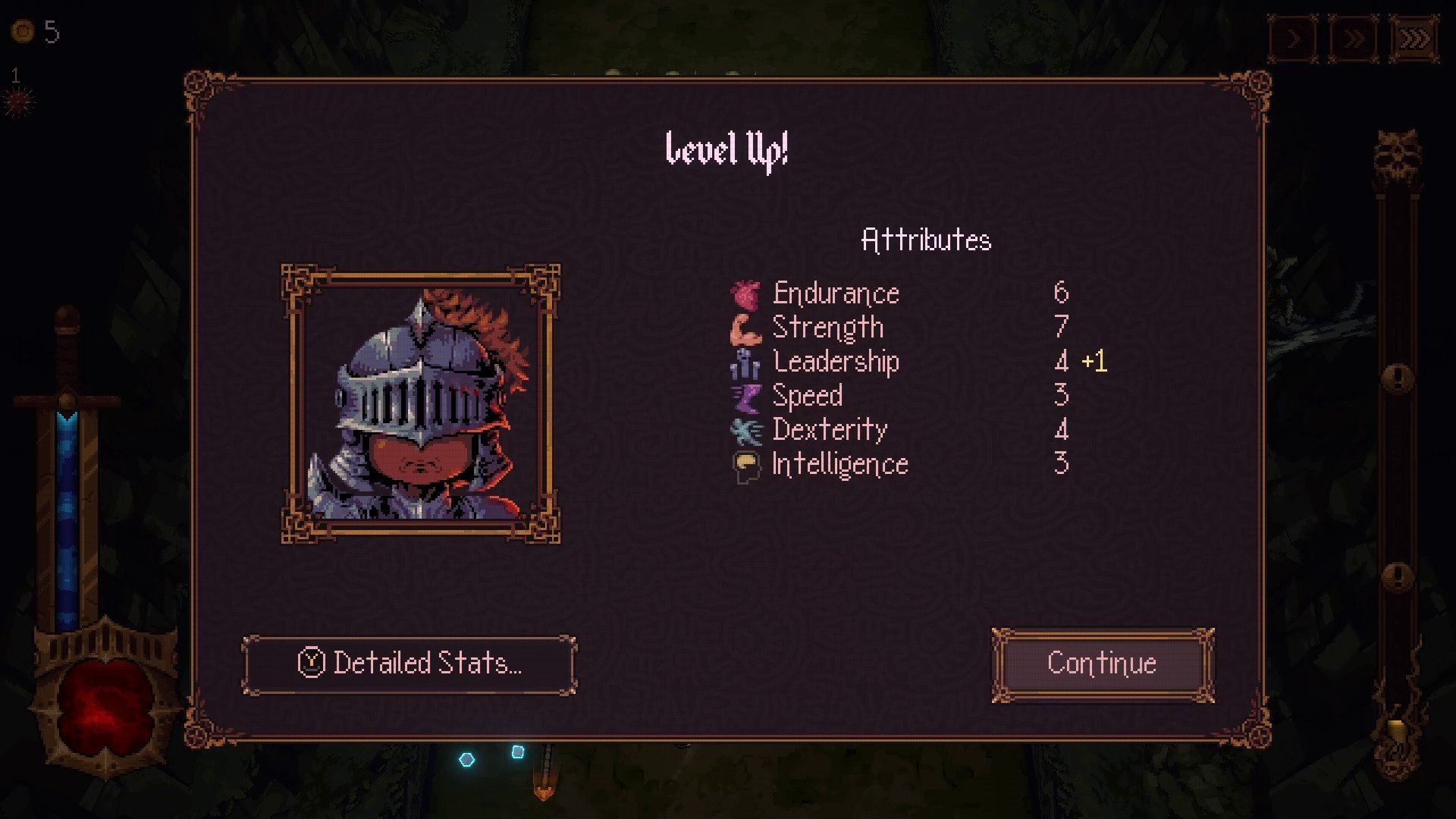Image resolution: width=1456 pixels, height=819 pixels.
Task: Open Detailed Stats panel
Action: (409, 664)
